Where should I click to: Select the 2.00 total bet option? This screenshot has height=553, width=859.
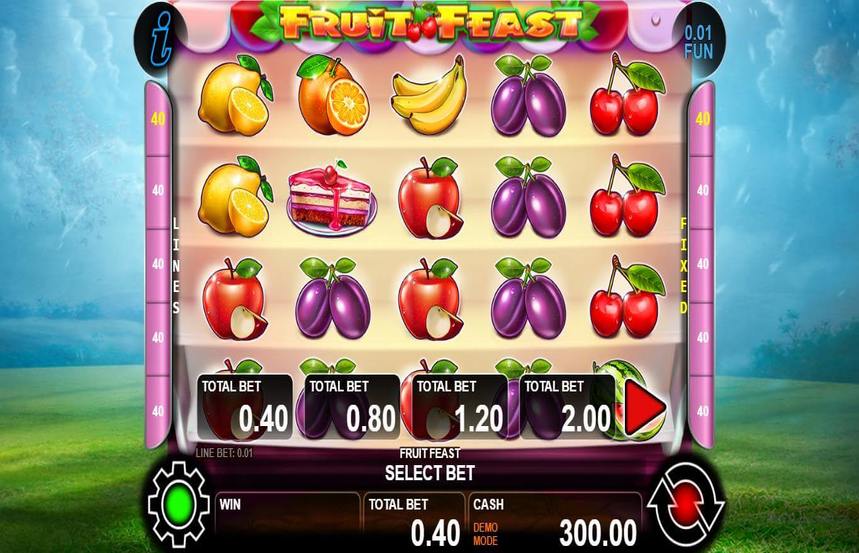click(567, 406)
